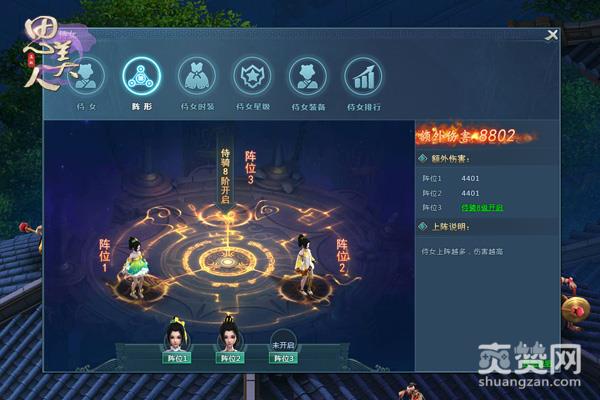Choose the 阵位2 maid portrait
Screen dimensions: 600x400
click(231, 339)
